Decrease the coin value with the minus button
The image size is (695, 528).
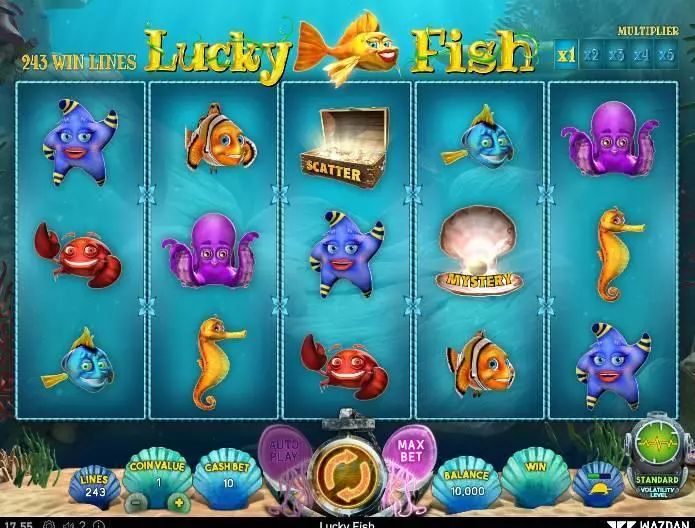coord(137,501)
